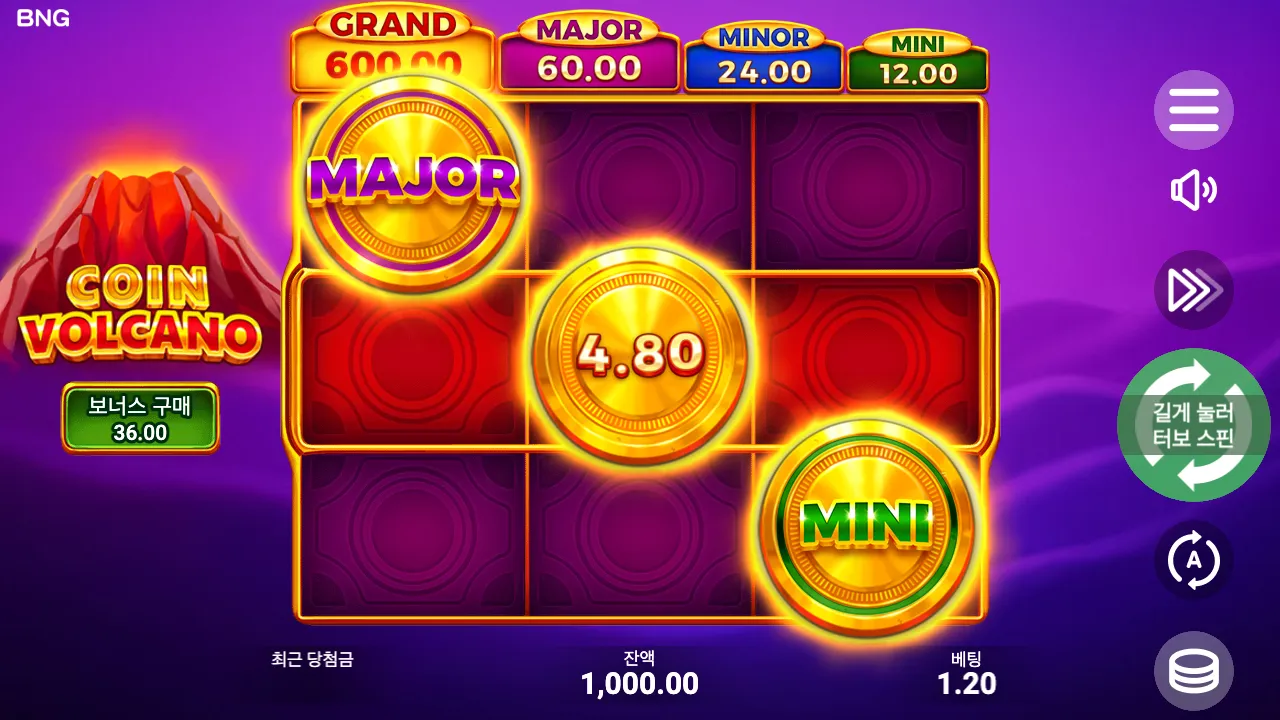
Task: Activate turbo spin with the double-arrow icon
Action: (x=1194, y=290)
